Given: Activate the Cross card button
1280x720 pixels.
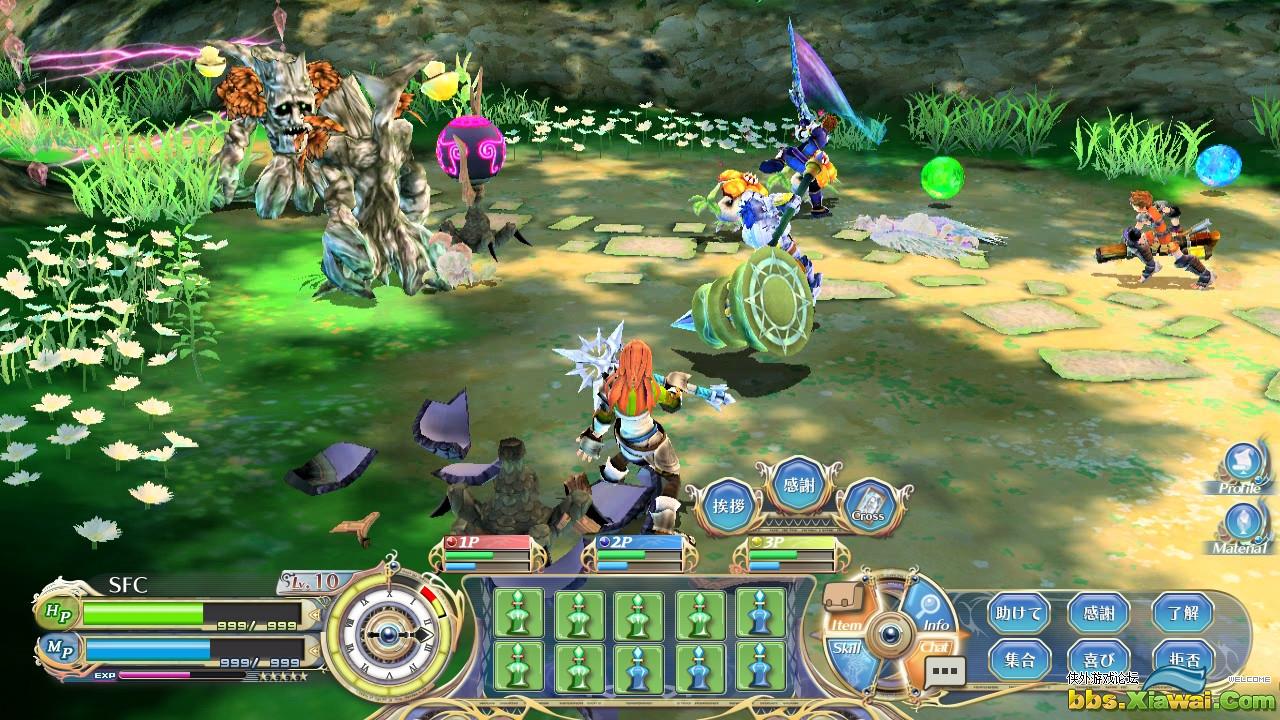Looking at the screenshot, I should pyautogui.click(x=866, y=506).
